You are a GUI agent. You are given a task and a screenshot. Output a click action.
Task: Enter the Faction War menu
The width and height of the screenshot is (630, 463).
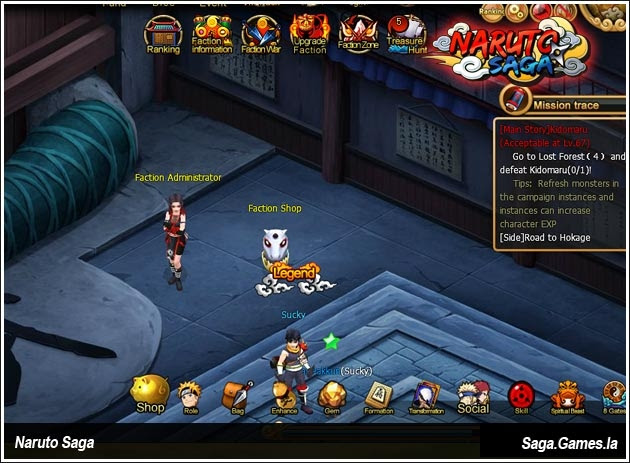click(260, 31)
